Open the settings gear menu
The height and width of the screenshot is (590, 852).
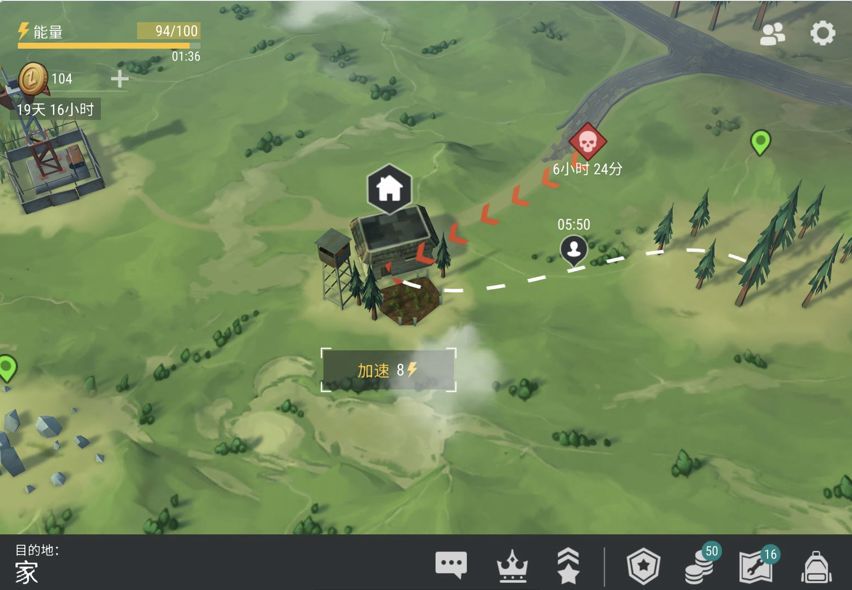click(x=822, y=33)
